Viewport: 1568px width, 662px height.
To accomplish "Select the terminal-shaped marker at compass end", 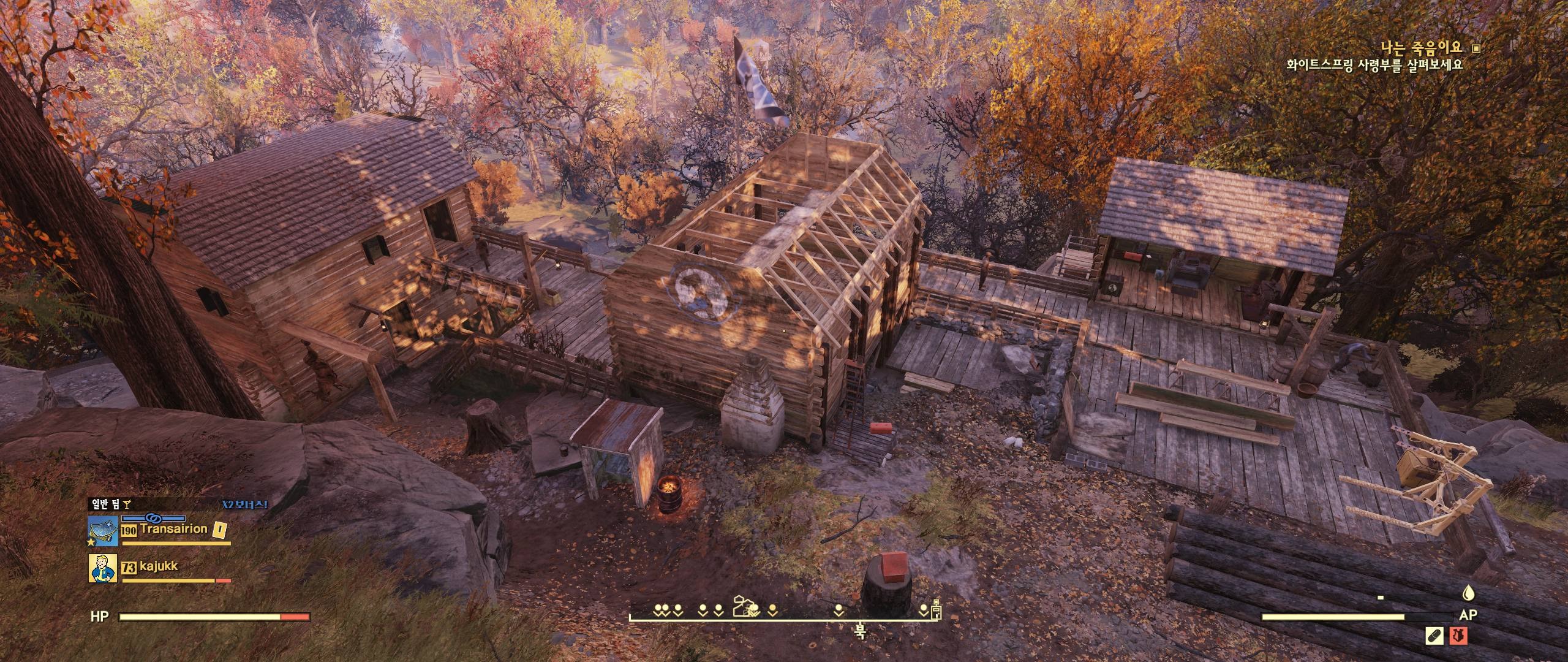I will [936, 607].
